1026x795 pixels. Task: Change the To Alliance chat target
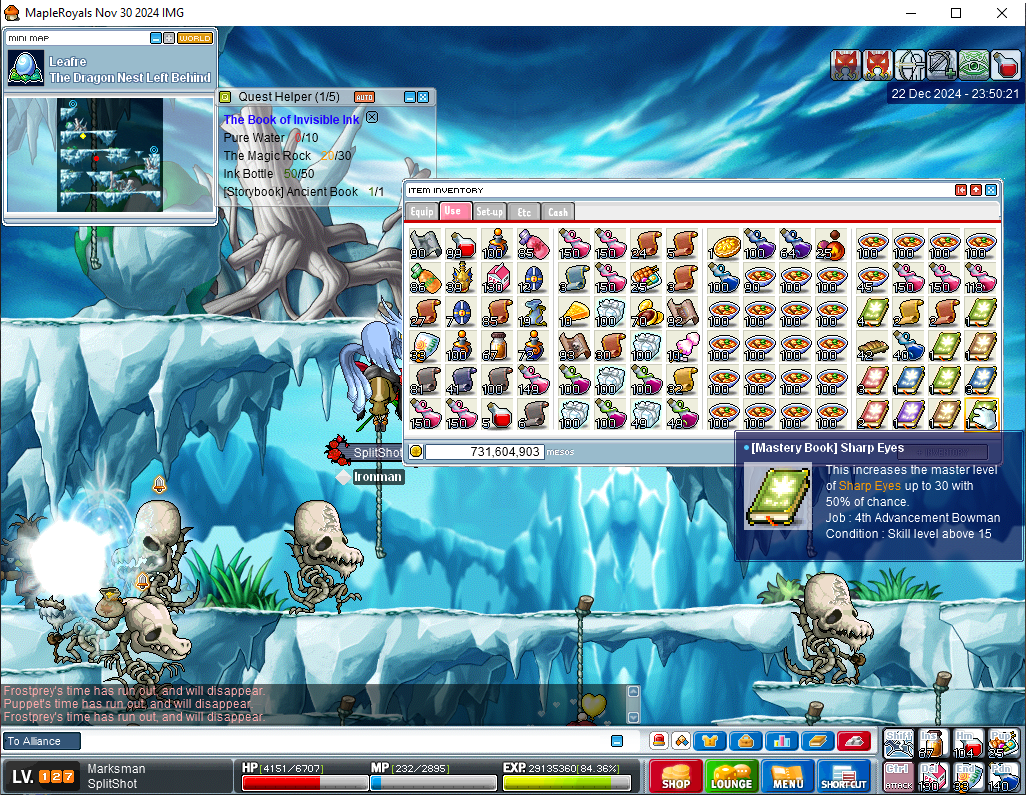click(40, 741)
